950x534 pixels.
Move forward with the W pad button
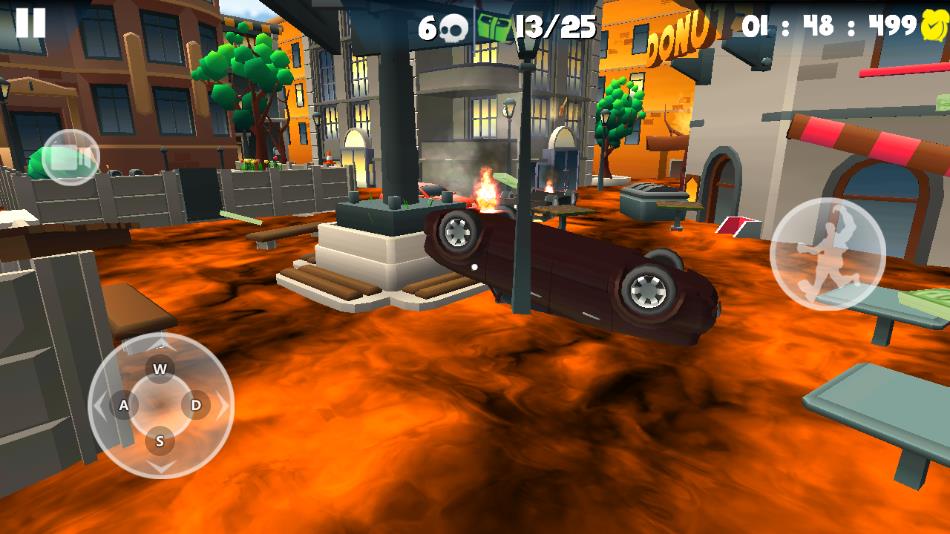click(x=160, y=368)
